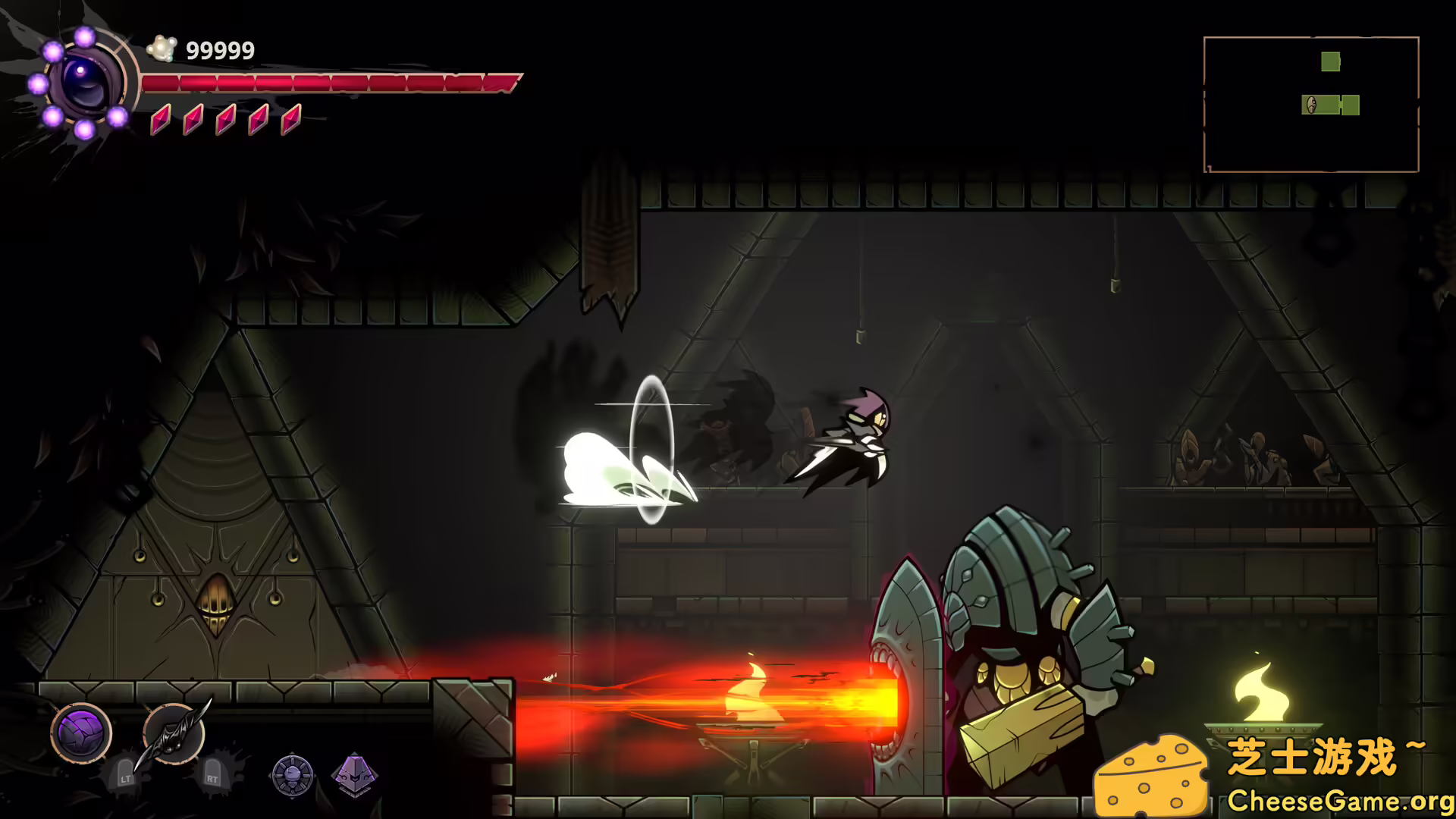Click the player marker on the minimap
This screenshot has width=1456, height=819.
pos(1311,105)
